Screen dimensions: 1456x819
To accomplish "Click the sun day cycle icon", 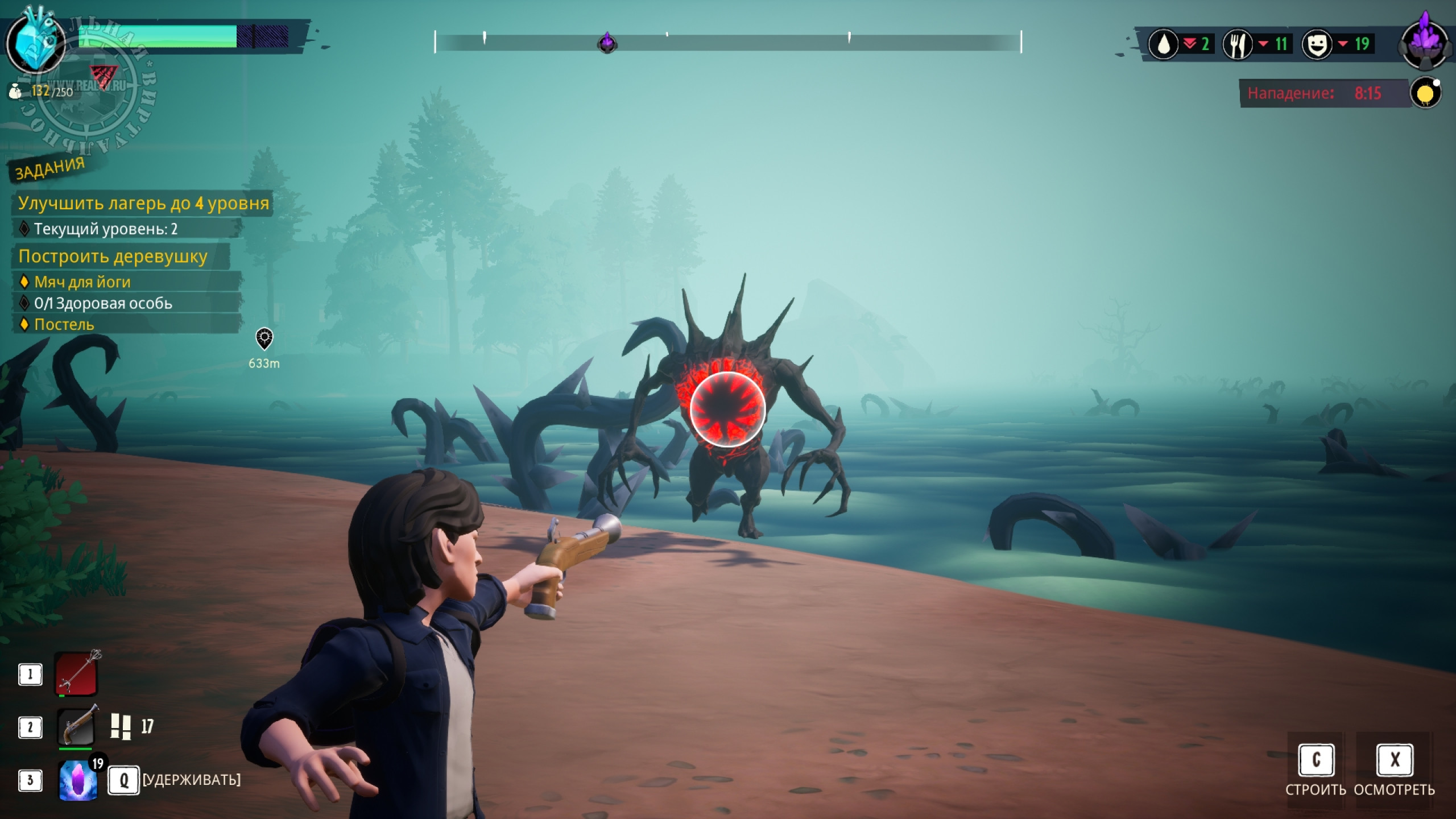I will click(1425, 93).
